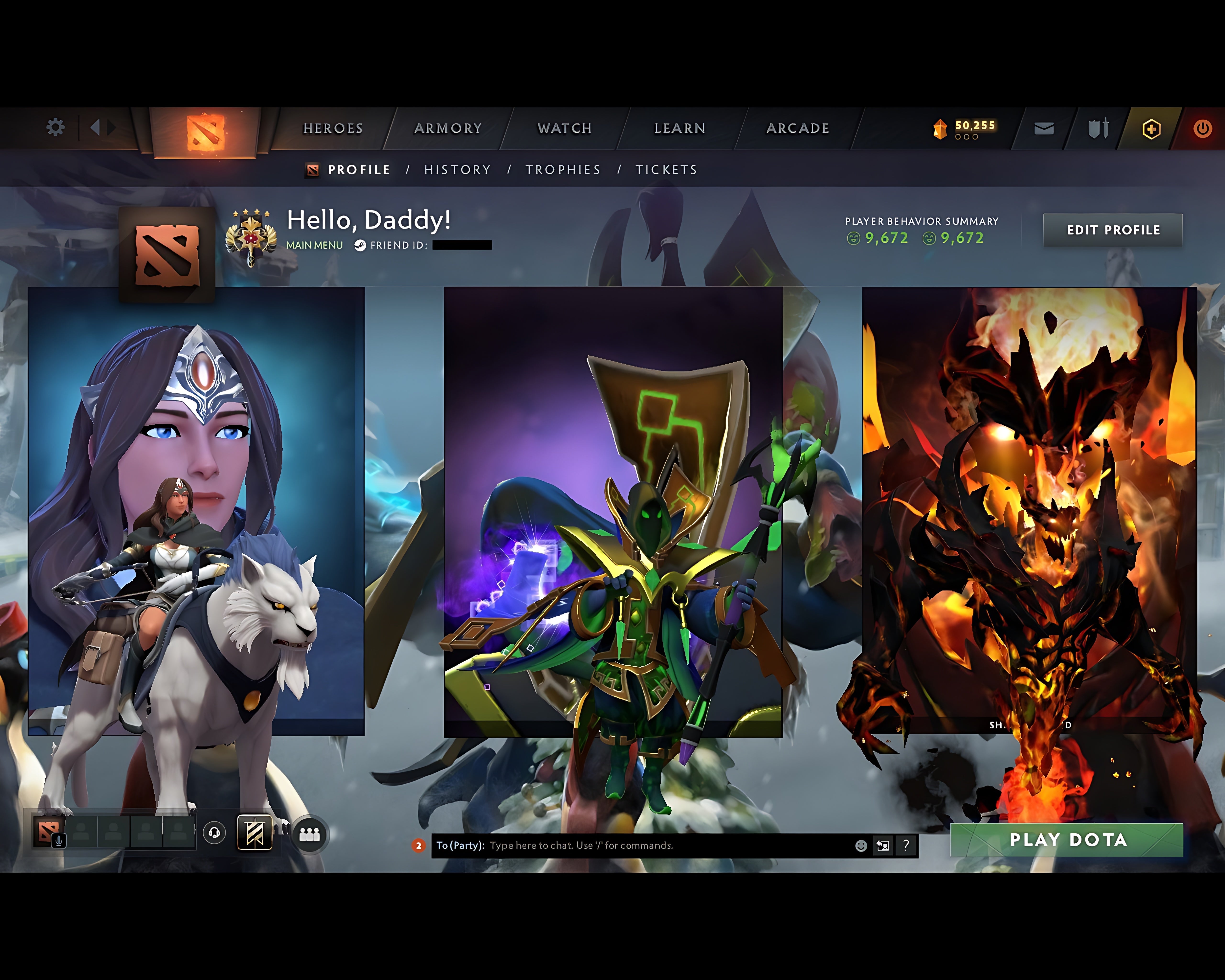The height and width of the screenshot is (980, 1225).
Task: Click the EDIT PROFILE button
Action: tap(1113, 230)
